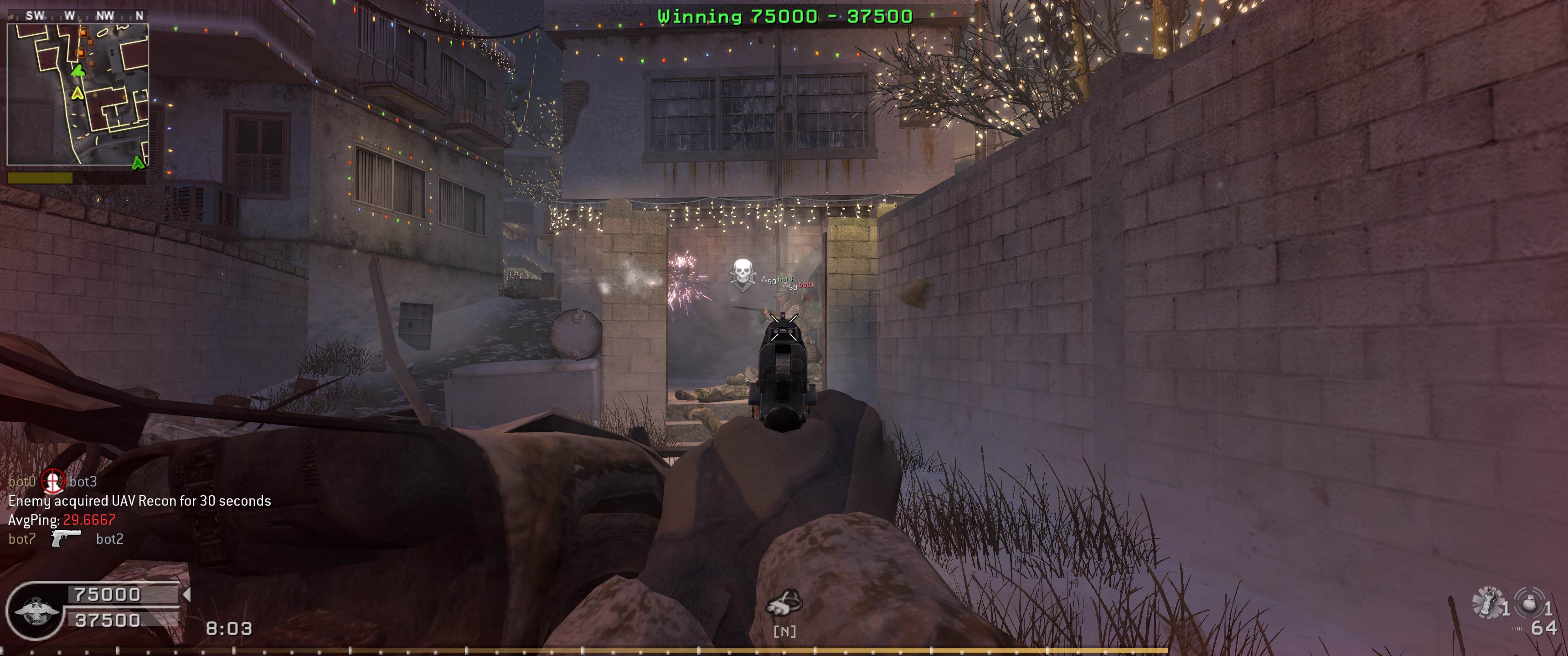Image resolution: width=1568 pixels, height=656 pixels.
Task: Click the minimap in the corner
Action: 77,94
